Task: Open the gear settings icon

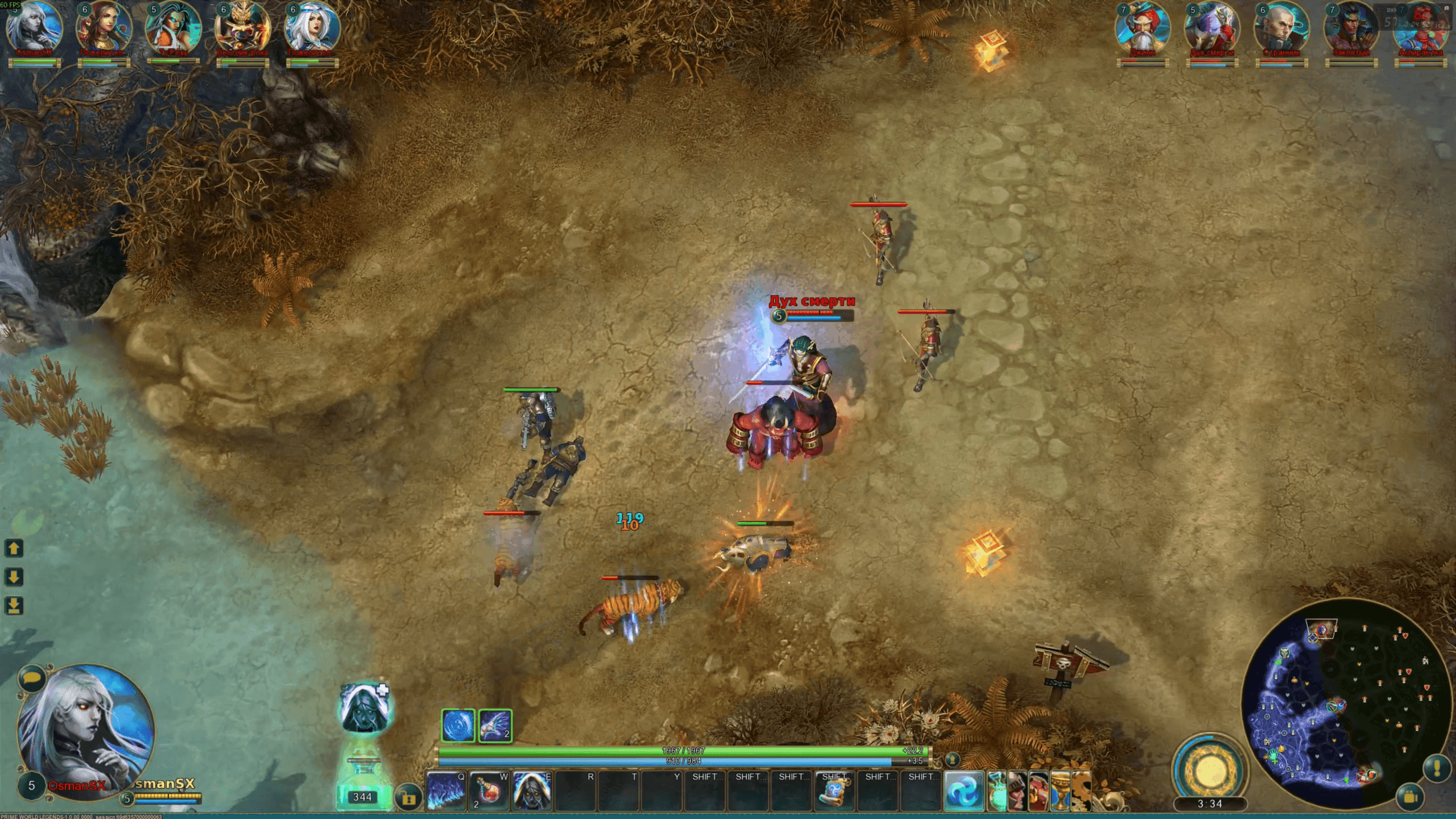Action: click(1081, 791)
